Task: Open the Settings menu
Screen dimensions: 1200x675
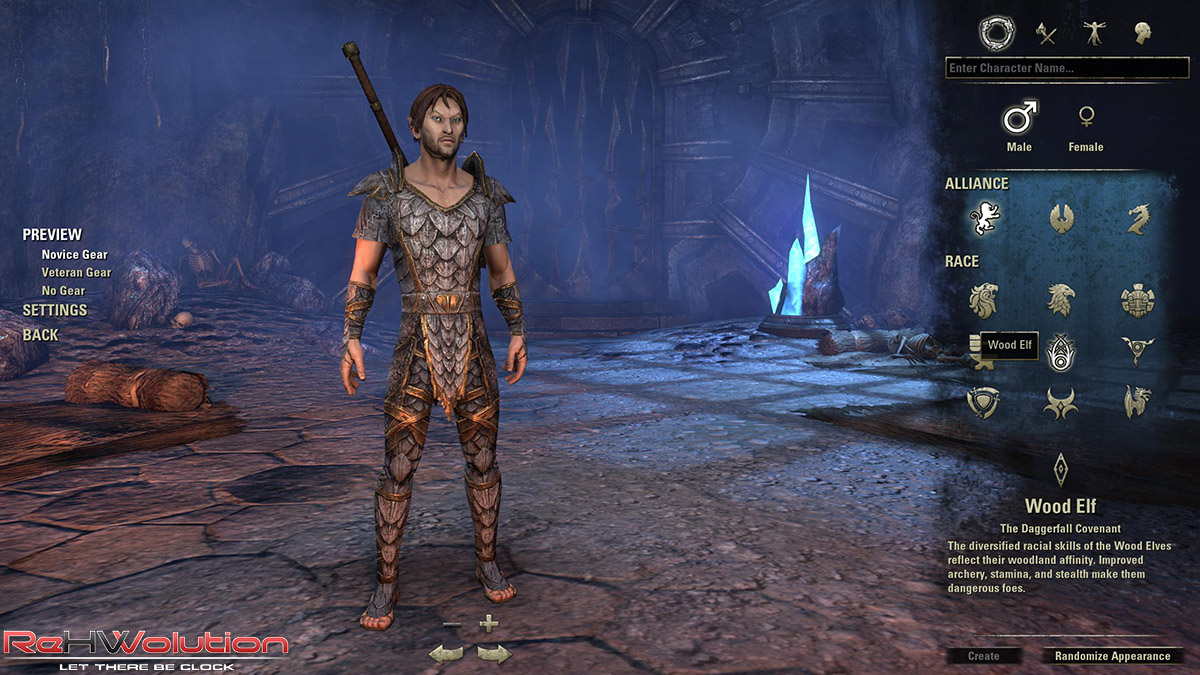Action: point(55,310)
